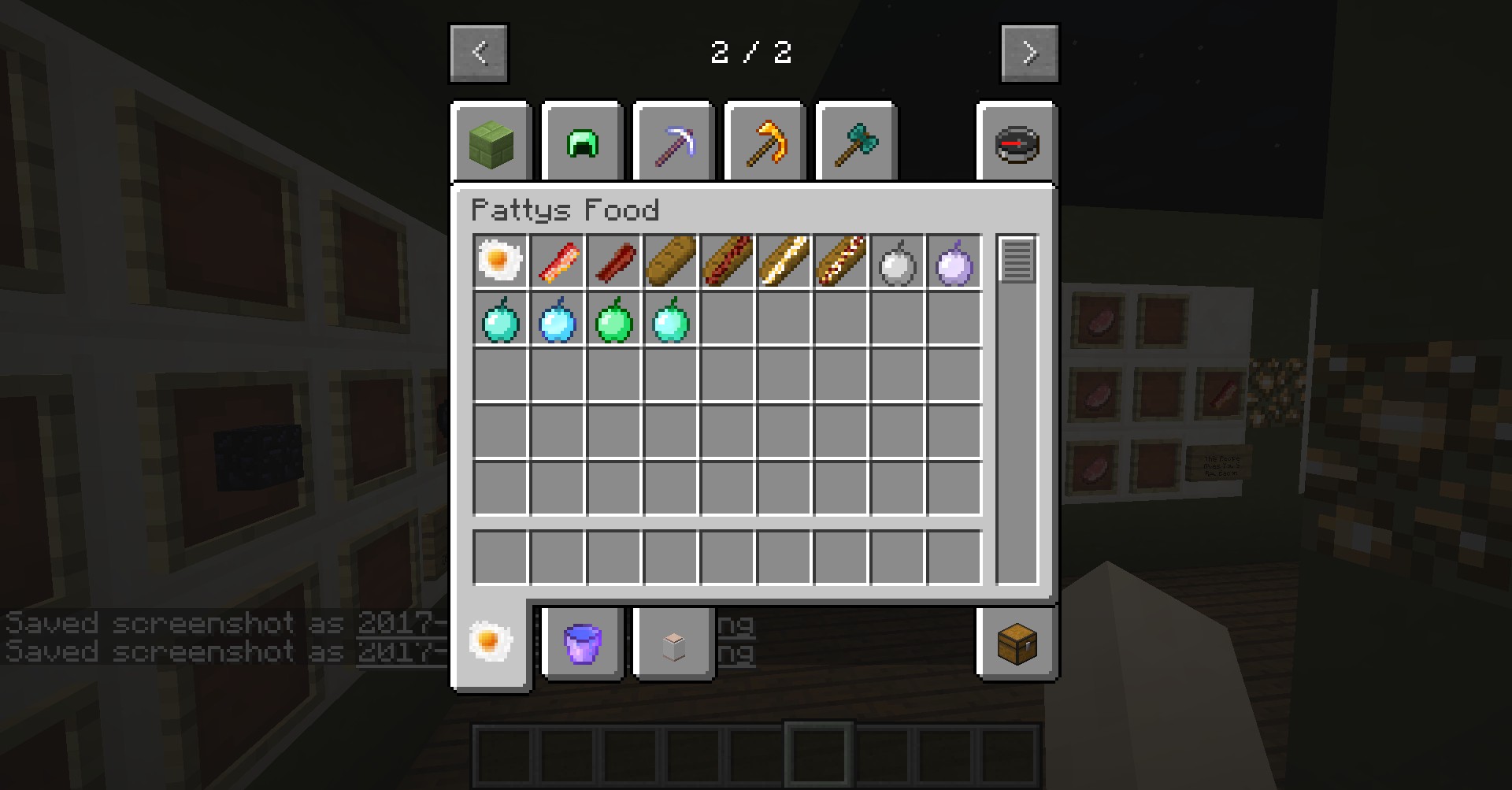
Task: Open the compass search tab
Action: 1017,143
